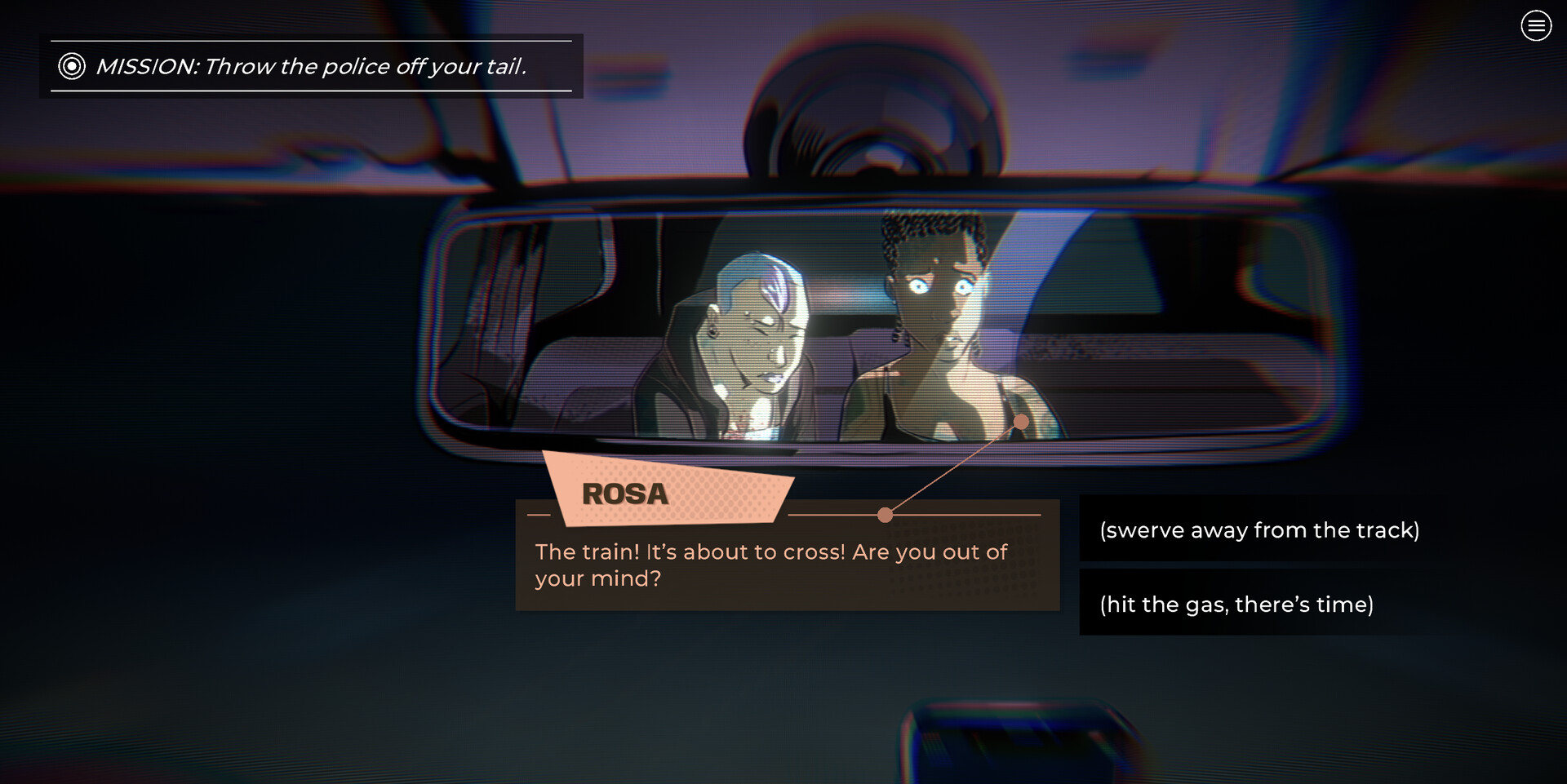This screenshot has width=1567, height=784.
Task: Choose "(swerve away from the track)" reply
Action: click(1258, 530)
